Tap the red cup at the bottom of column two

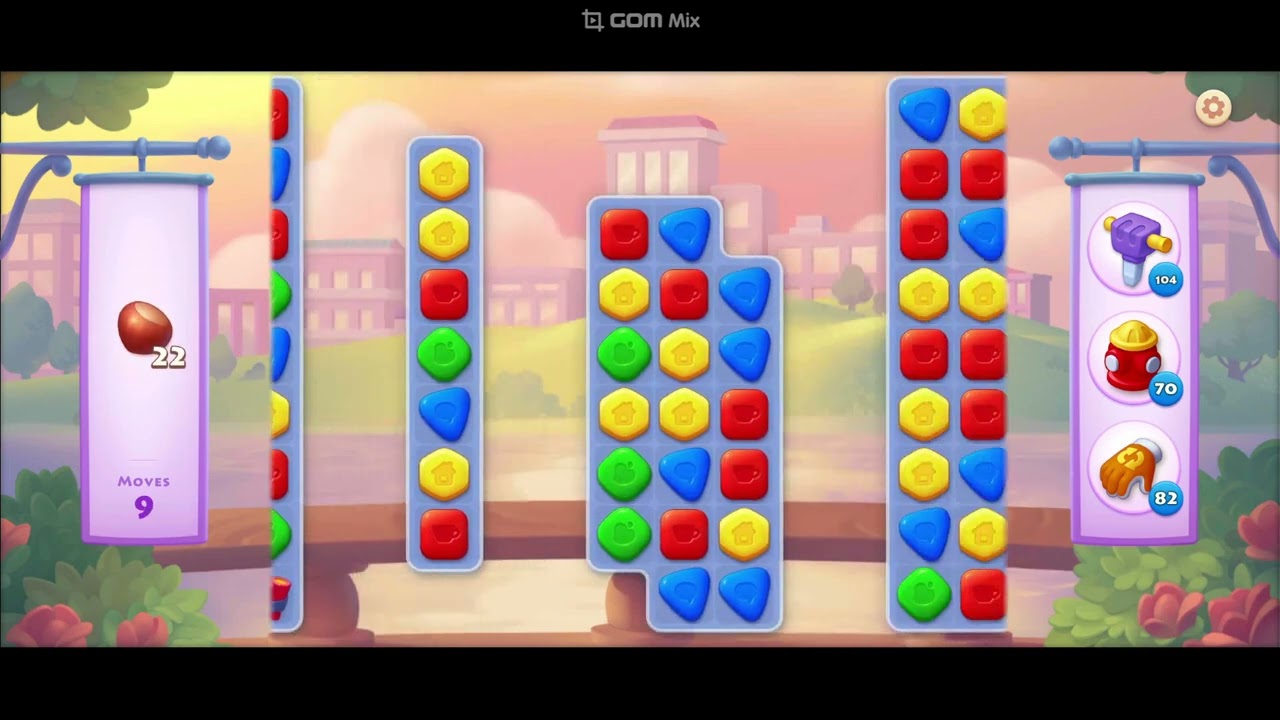click(445, 535)
